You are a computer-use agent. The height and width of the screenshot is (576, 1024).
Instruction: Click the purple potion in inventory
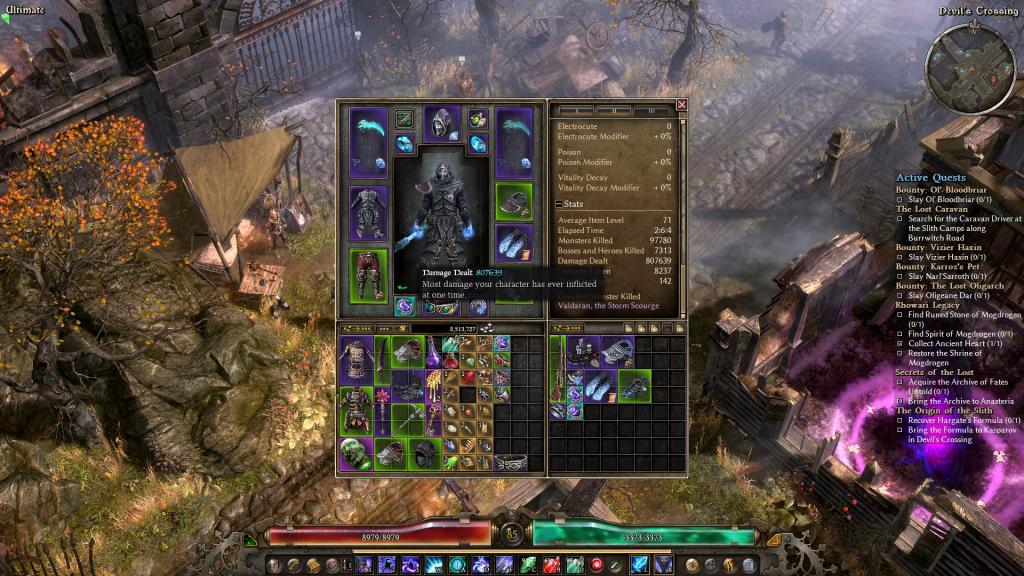coord(434,351)
